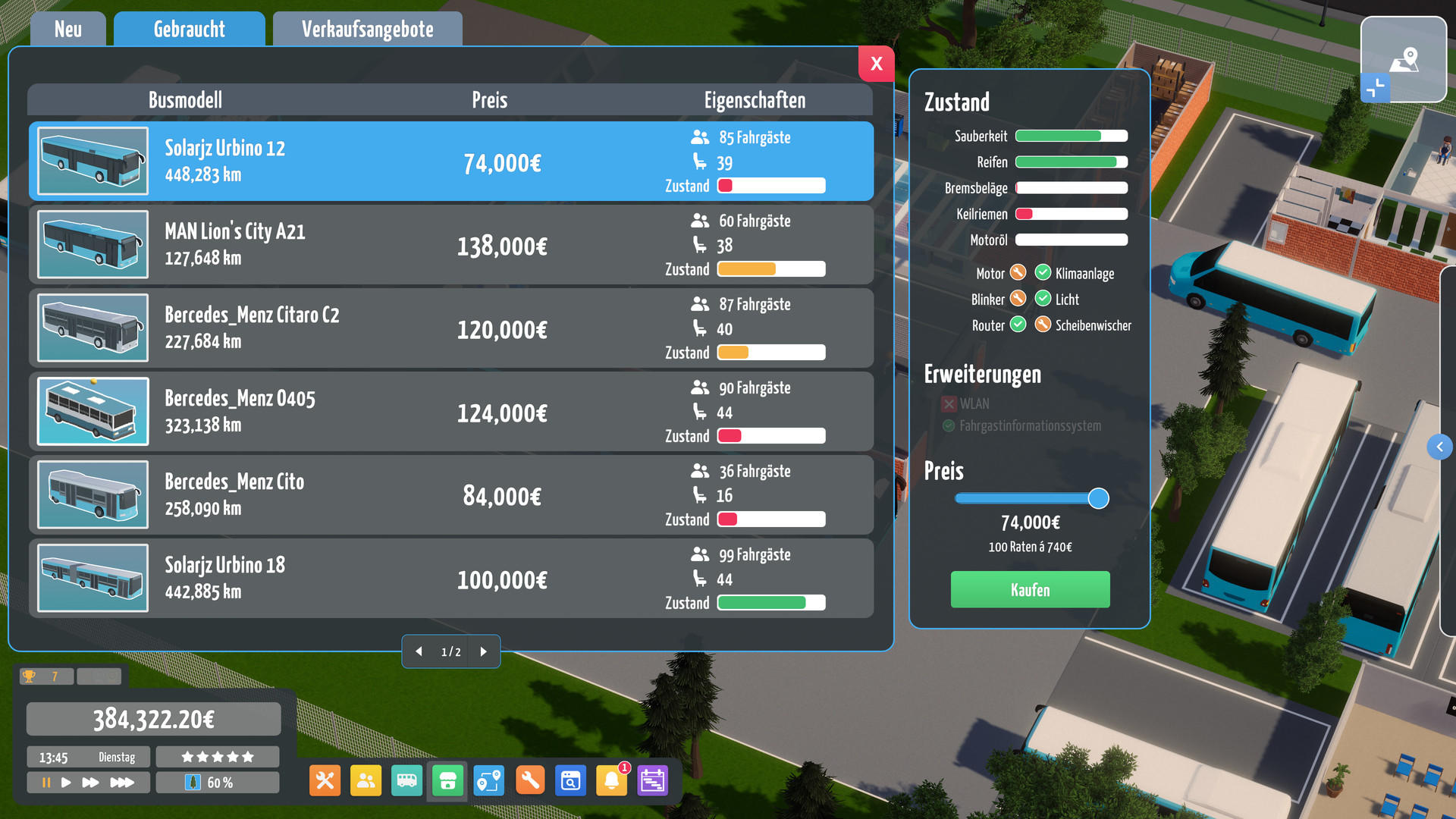Open the schedule planner icon

tap(653, 780)
